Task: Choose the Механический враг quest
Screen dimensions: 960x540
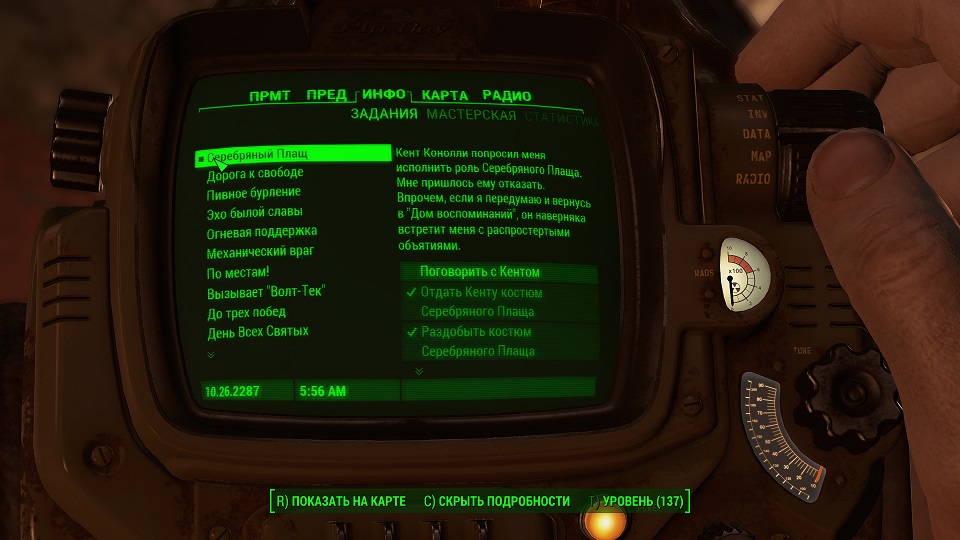Action: [x=260, y=251]
